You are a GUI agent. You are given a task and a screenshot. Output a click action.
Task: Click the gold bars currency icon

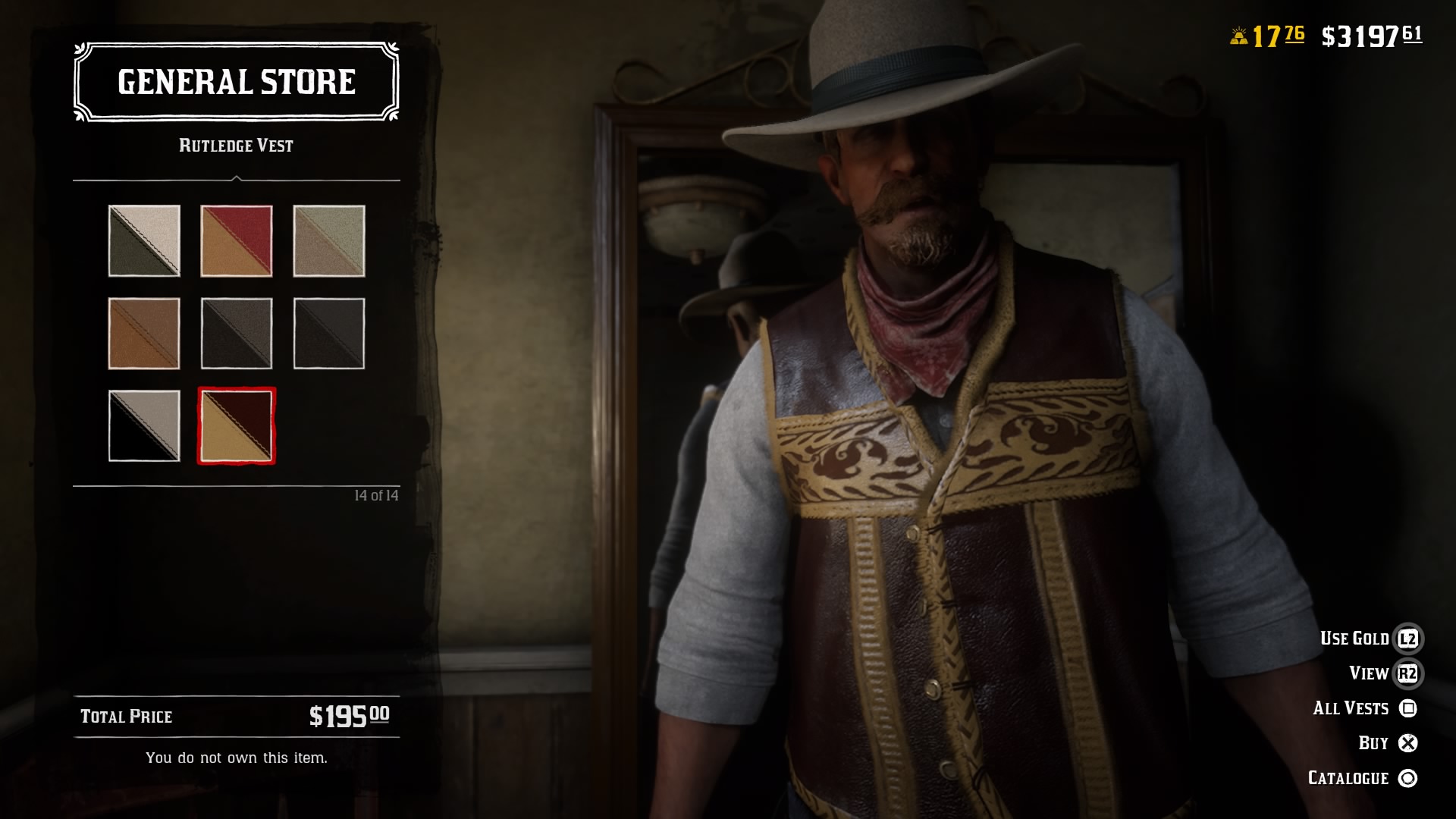tap(1239, 33)
